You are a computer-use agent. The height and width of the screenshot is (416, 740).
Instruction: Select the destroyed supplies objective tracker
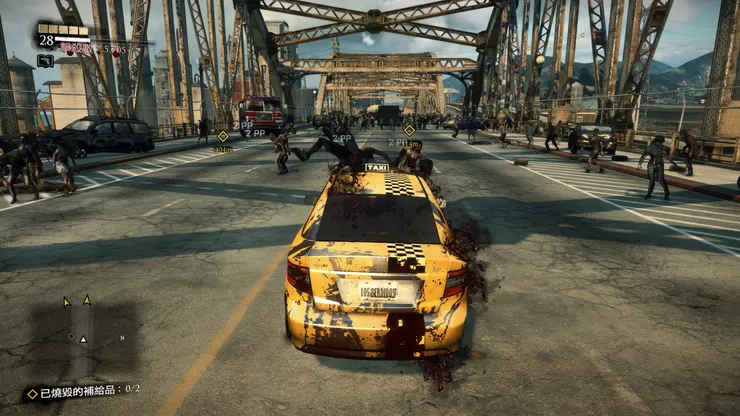point(83,389)
